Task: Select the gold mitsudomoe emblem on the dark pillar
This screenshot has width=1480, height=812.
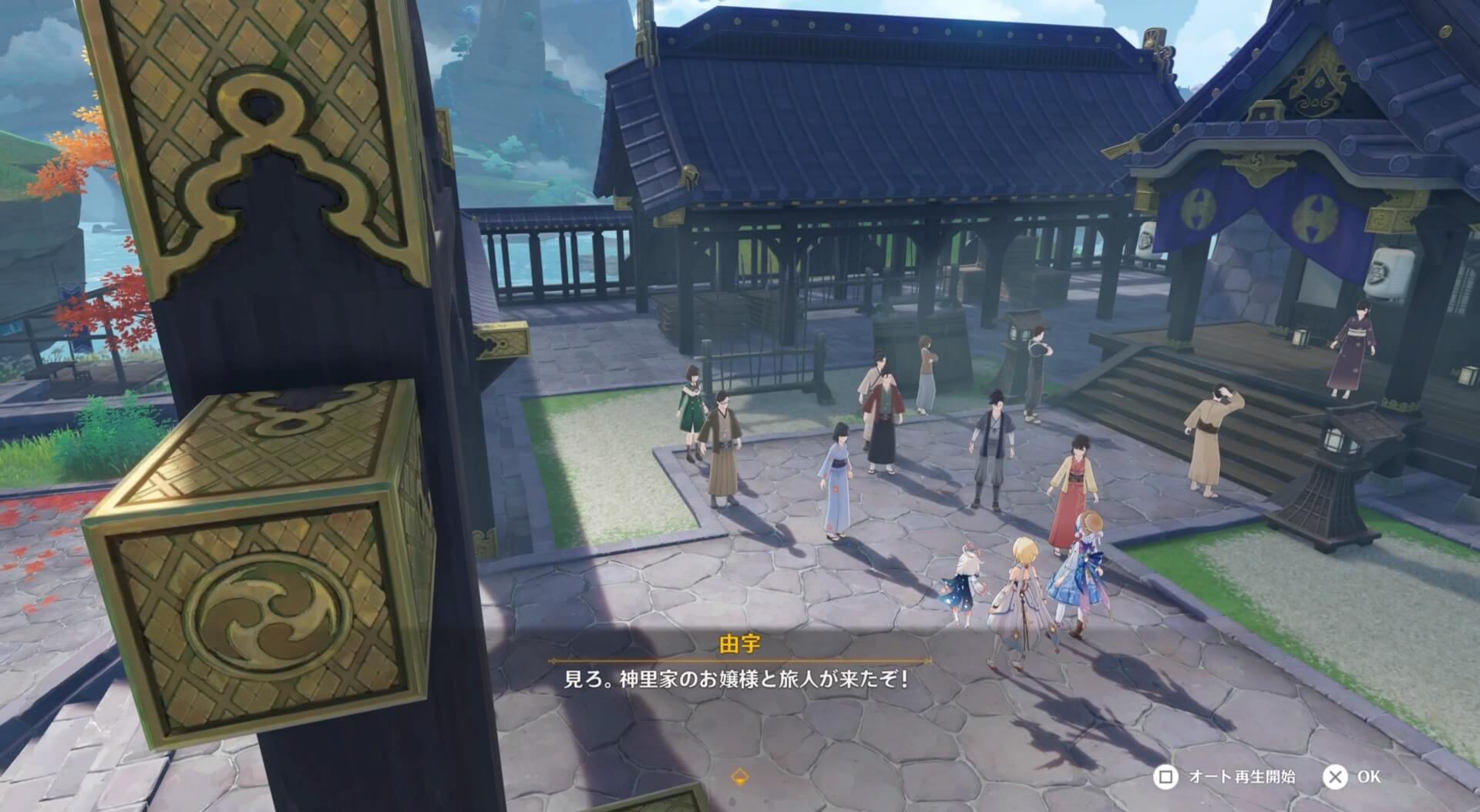Action: (267, 612)
